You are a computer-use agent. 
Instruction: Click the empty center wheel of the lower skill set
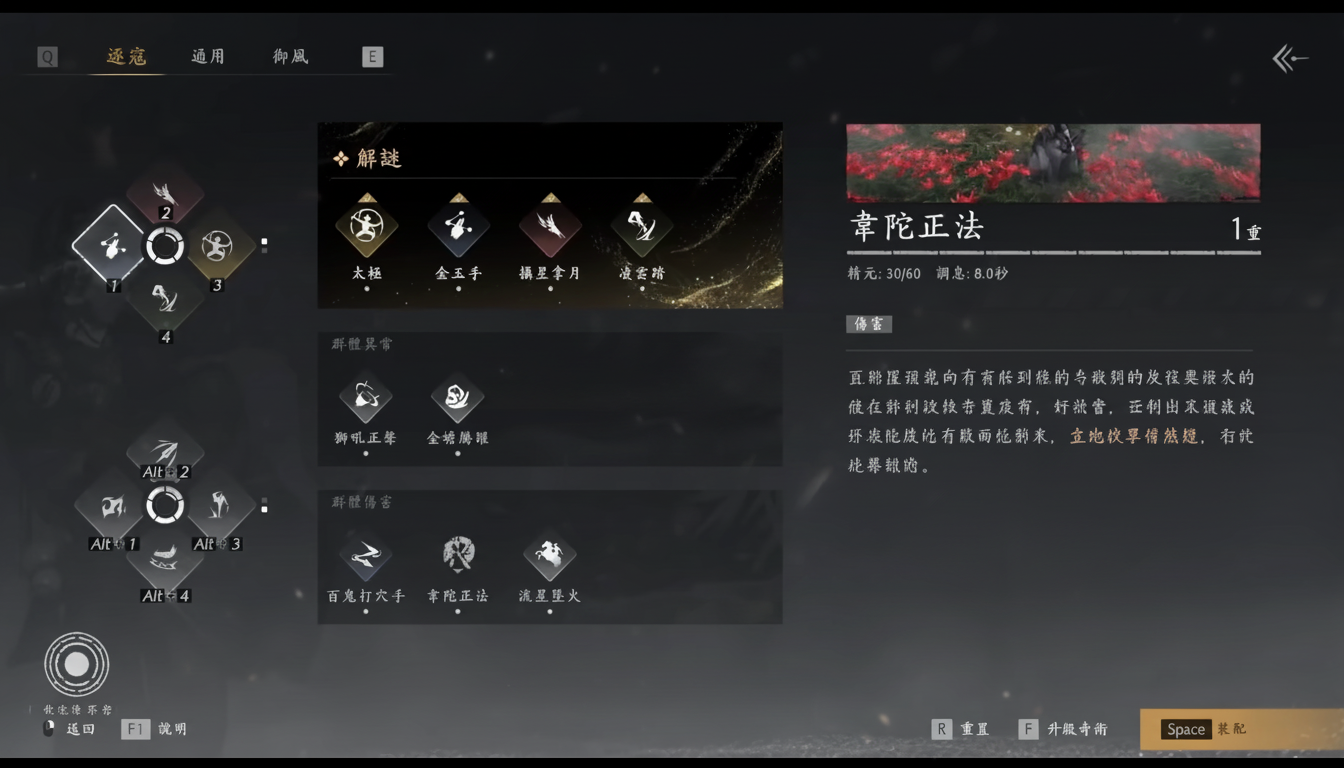pos(165,505)
